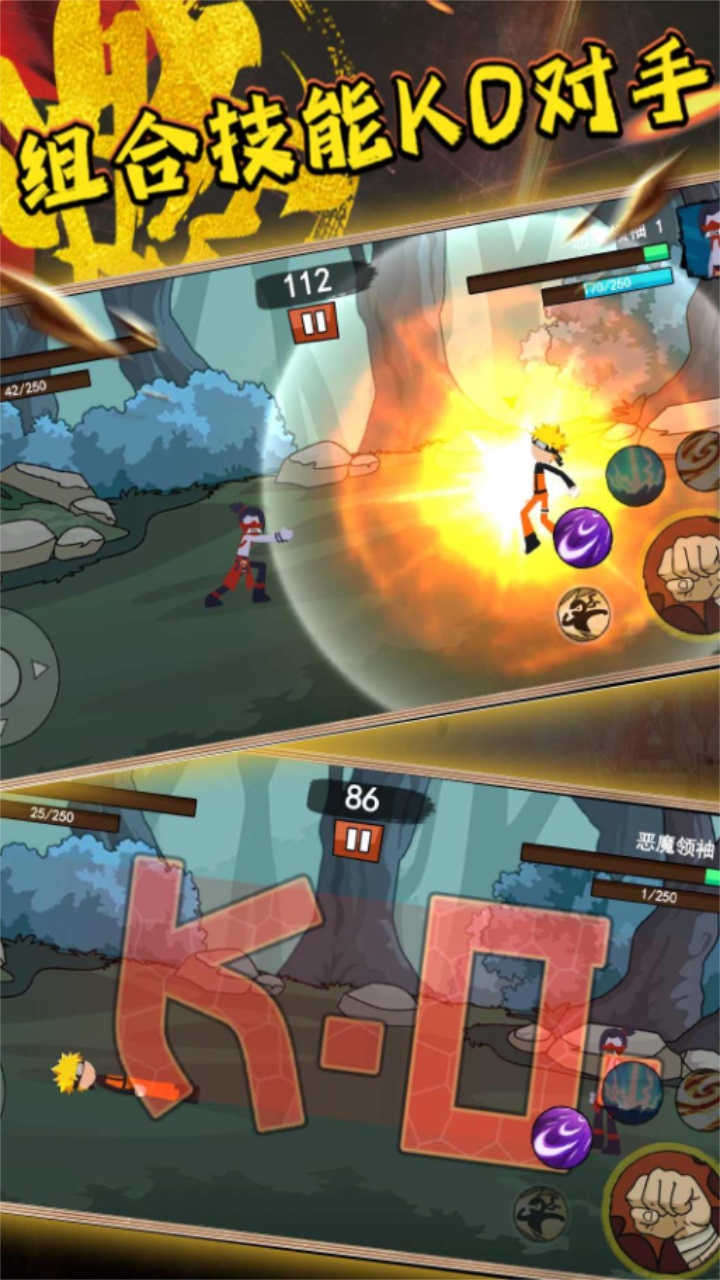
Task: Tap the virtual joystick's right arrow
Action: pos(40,668)
